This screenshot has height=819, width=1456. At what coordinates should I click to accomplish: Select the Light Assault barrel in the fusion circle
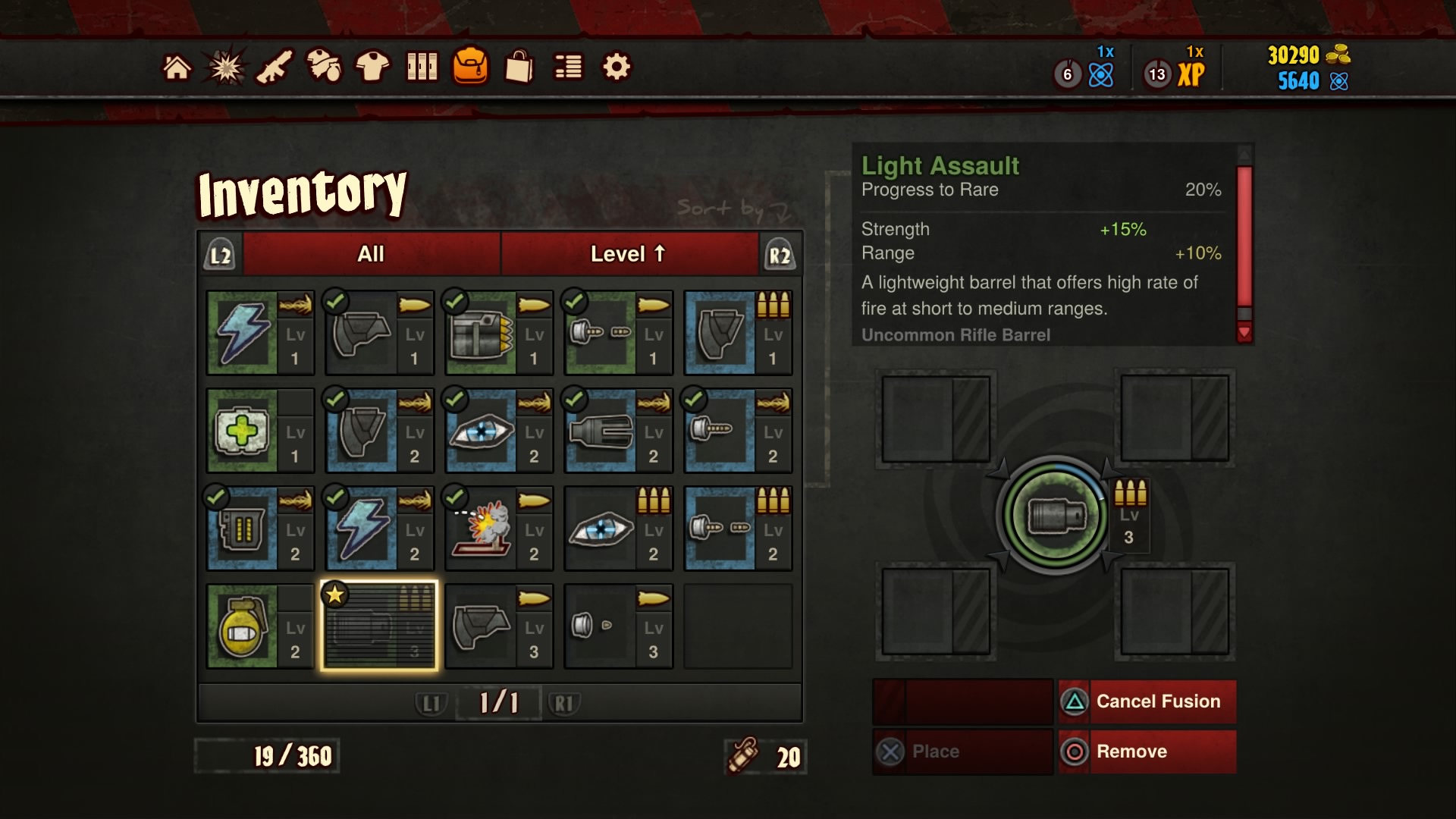click(1054, 515)
